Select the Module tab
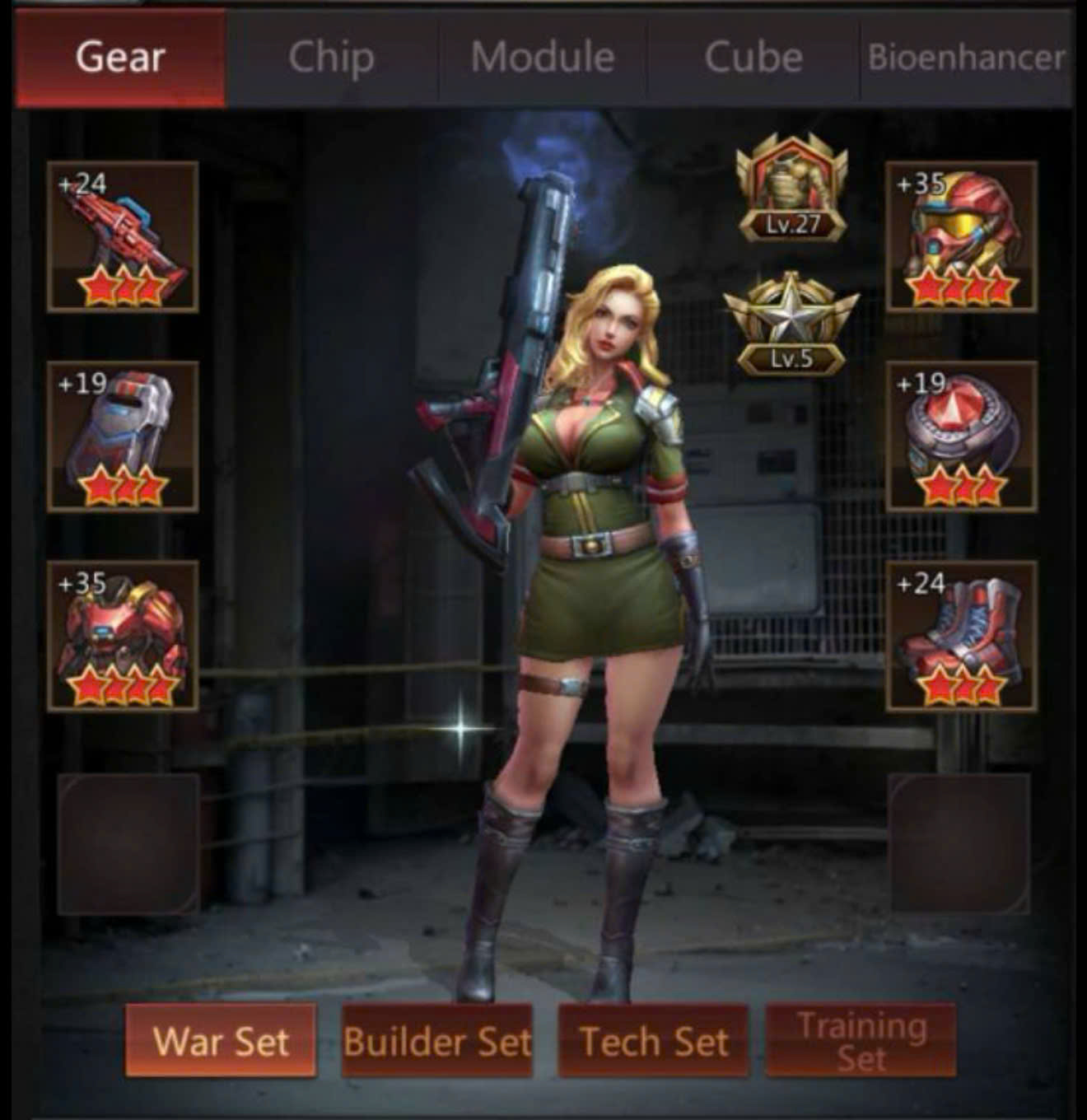This screenshot has height=1120, width=1087. point(543,58)
